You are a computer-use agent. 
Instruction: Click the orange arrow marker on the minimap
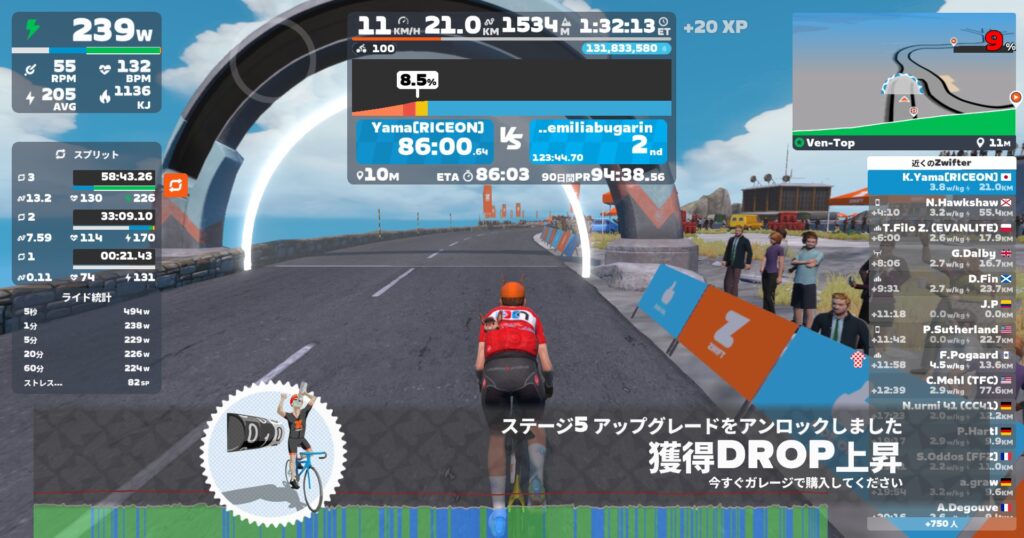tap(1014, 98)
